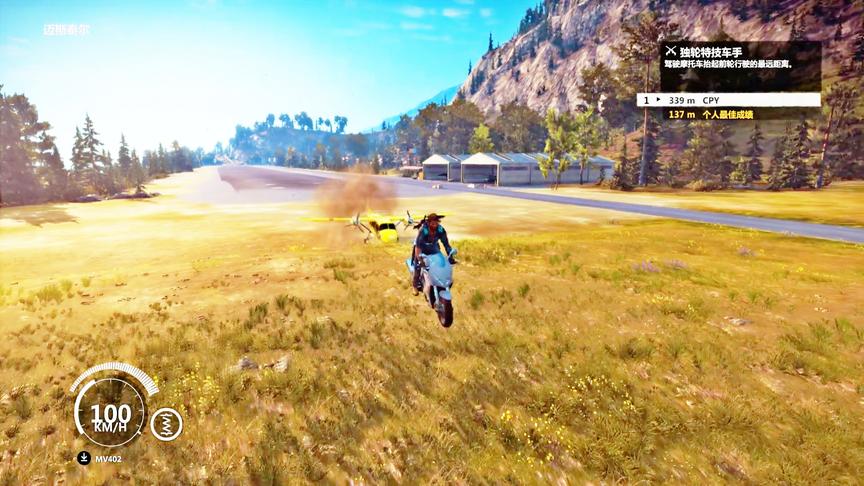Click the circular spring boost icon
864x486 pixels.
pyautogui.click(x=166, y=424)
